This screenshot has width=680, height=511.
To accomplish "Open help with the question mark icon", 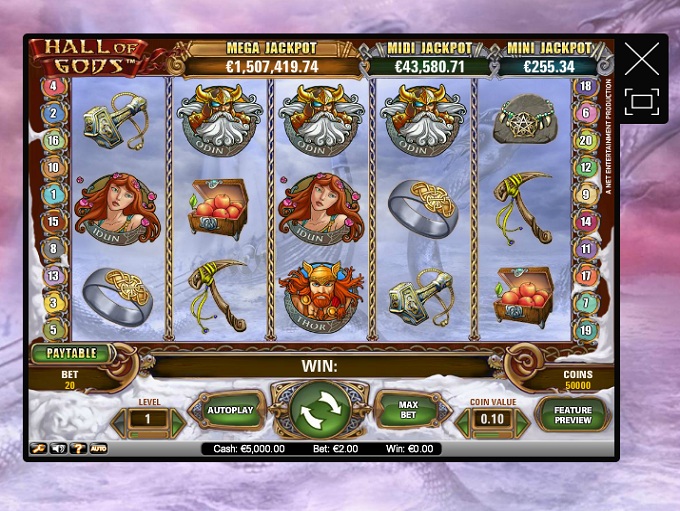I will (x=77, y=449).
